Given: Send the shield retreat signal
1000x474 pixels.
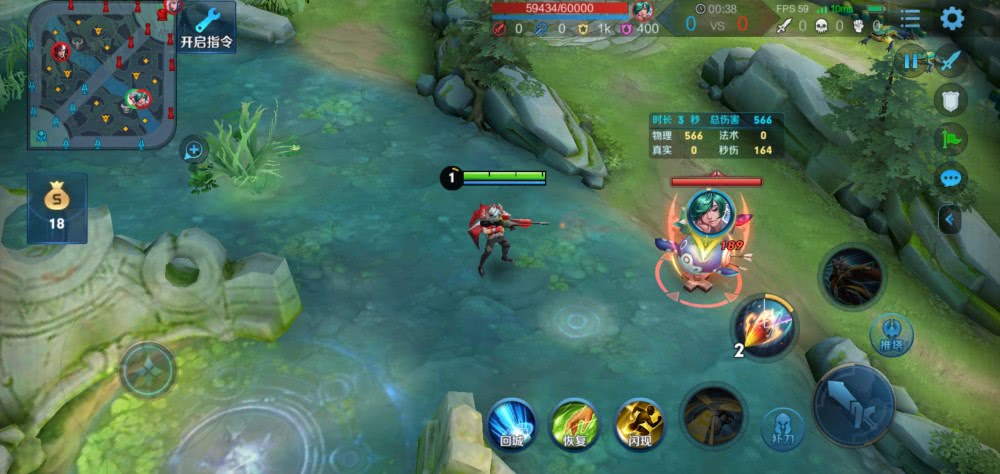Looking at the screenshot, I should [x=951, y=99].
